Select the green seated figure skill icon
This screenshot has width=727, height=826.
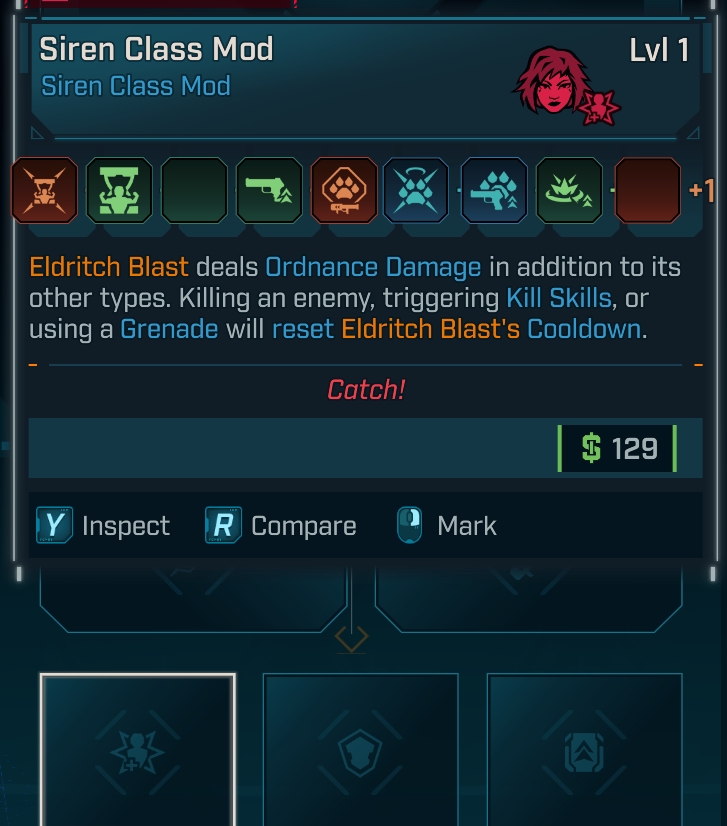pos(119,190)
